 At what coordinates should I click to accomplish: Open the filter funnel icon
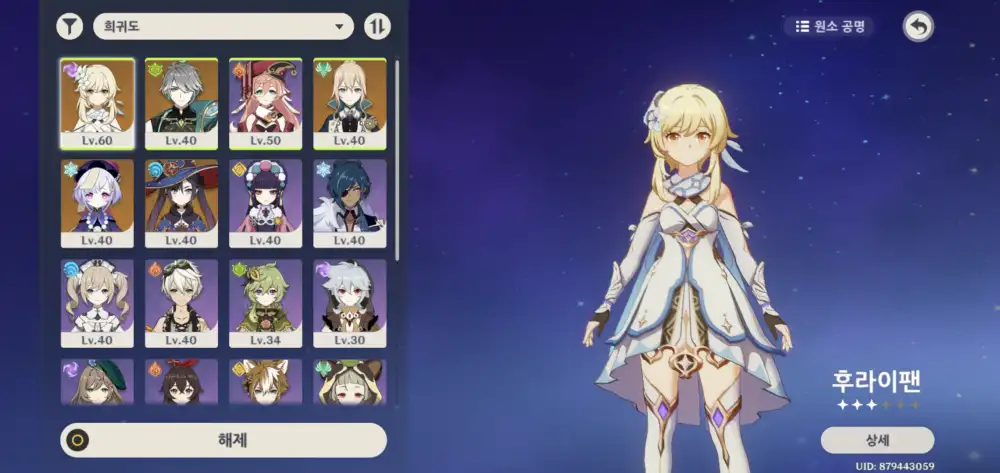[x=69, y=27]
